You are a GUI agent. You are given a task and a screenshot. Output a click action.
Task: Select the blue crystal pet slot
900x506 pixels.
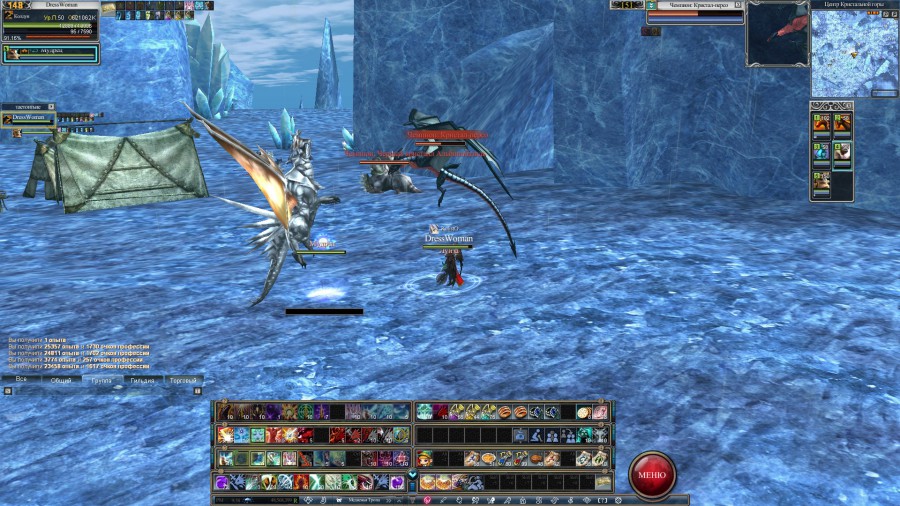[x=821, y=152]
